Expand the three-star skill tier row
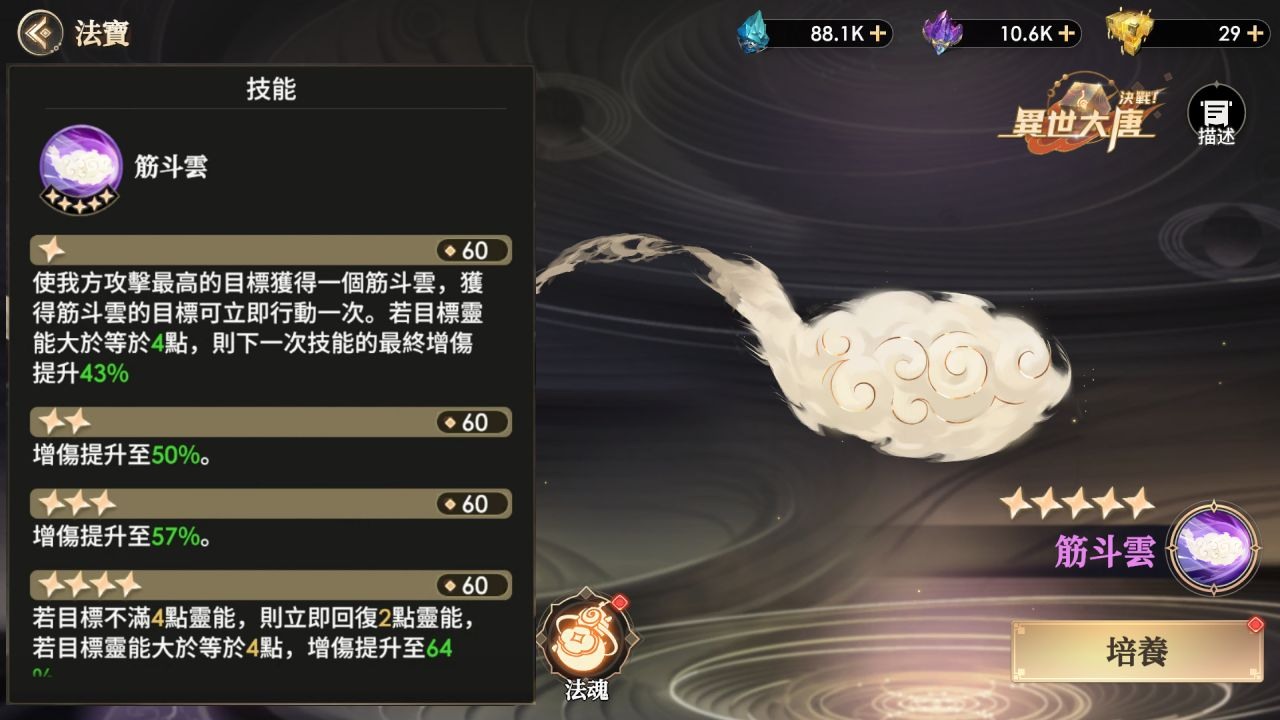 point(270,503)
